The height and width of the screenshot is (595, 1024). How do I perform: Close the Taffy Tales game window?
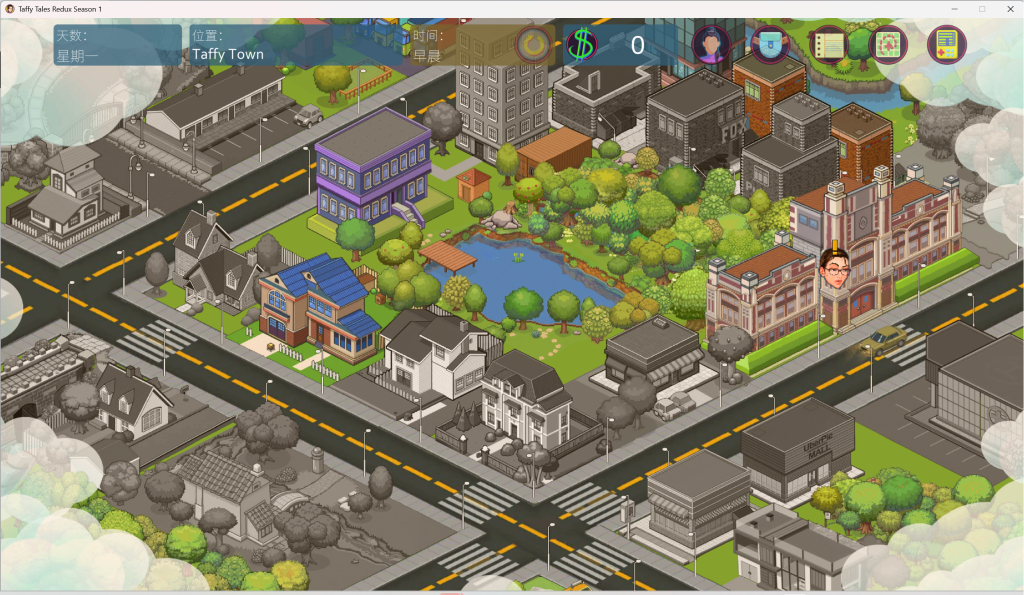coord(1006,9)
